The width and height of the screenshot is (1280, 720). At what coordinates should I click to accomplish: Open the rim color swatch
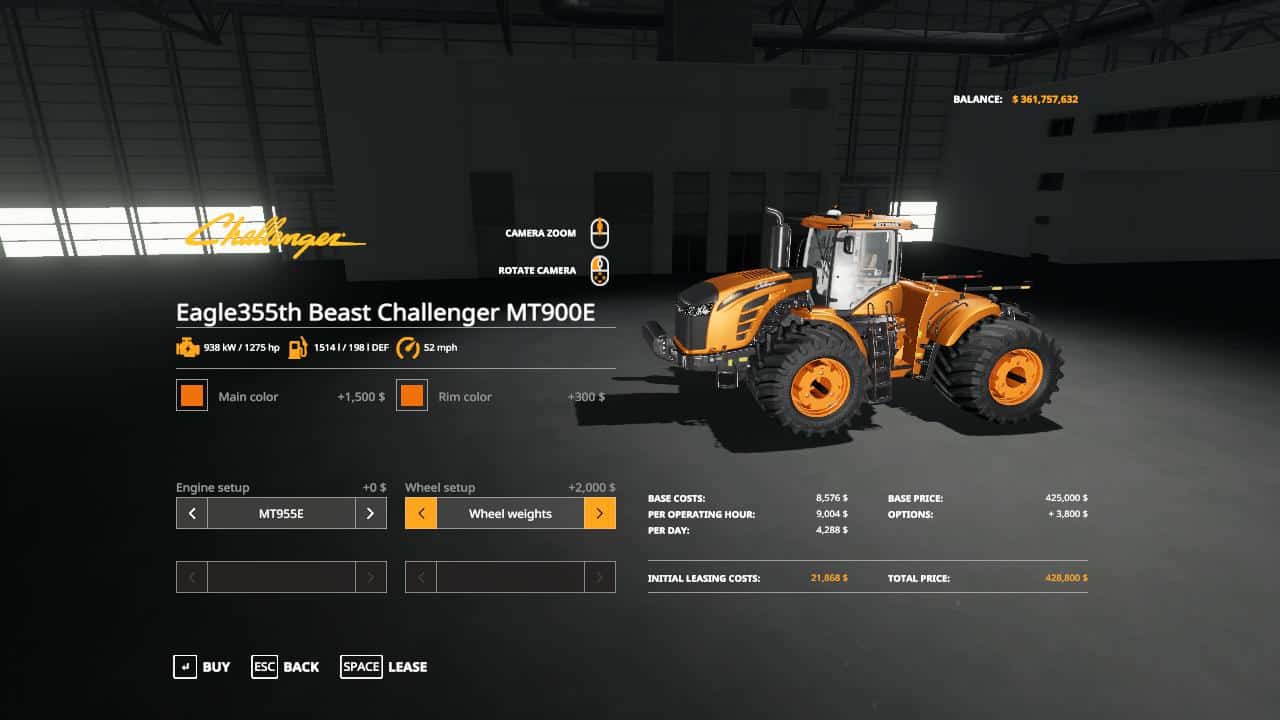(x=412, y=396)
